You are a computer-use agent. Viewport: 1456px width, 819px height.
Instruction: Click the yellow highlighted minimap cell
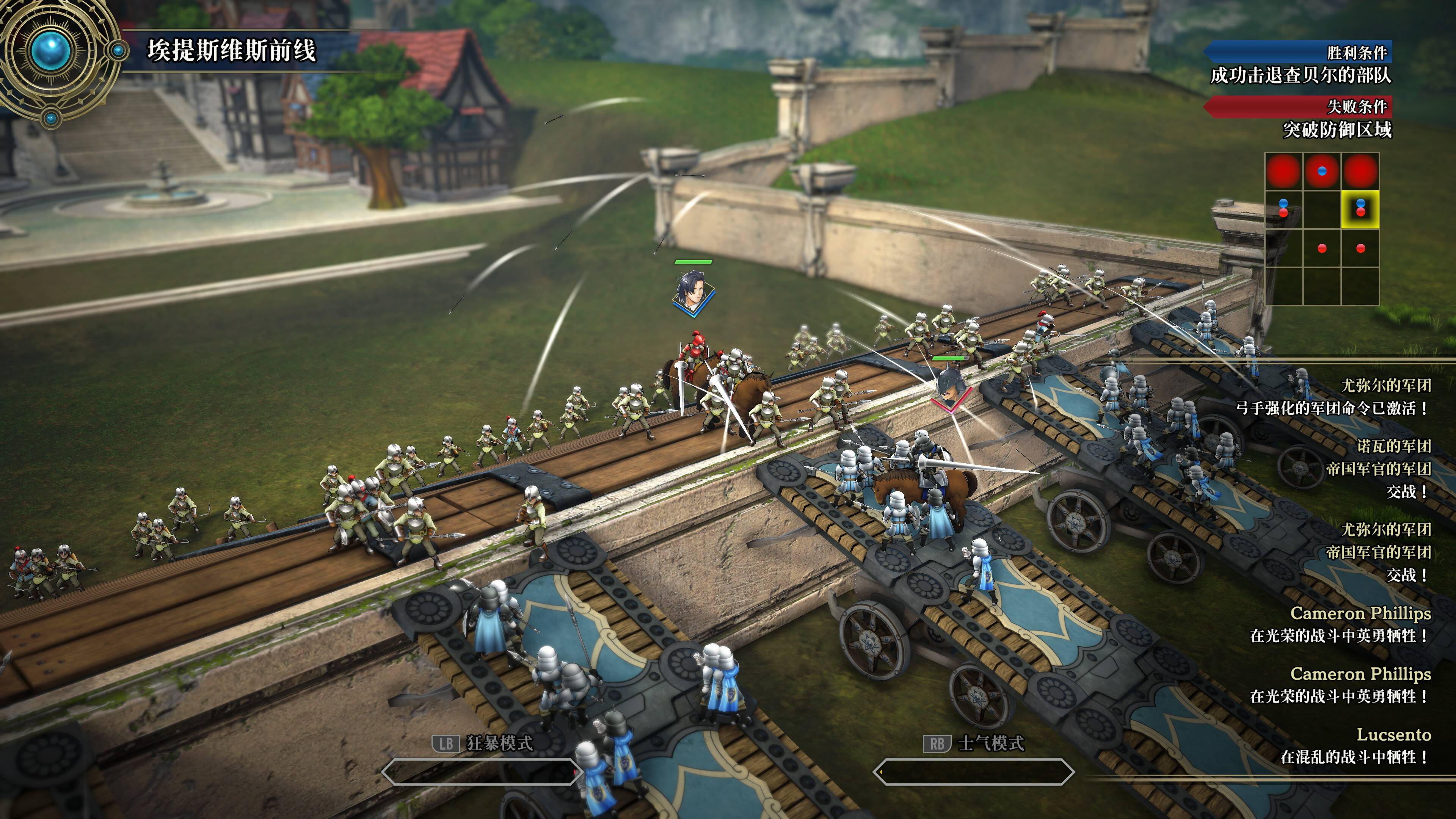[1360, 209]
